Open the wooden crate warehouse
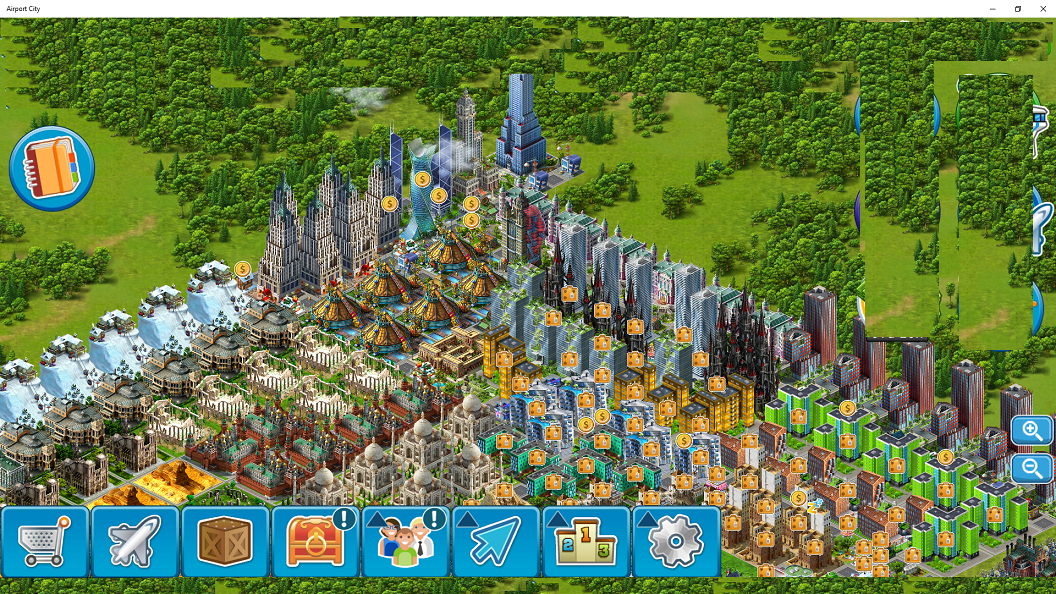Viewport: 1056px width, 594px height. [225, 541]
